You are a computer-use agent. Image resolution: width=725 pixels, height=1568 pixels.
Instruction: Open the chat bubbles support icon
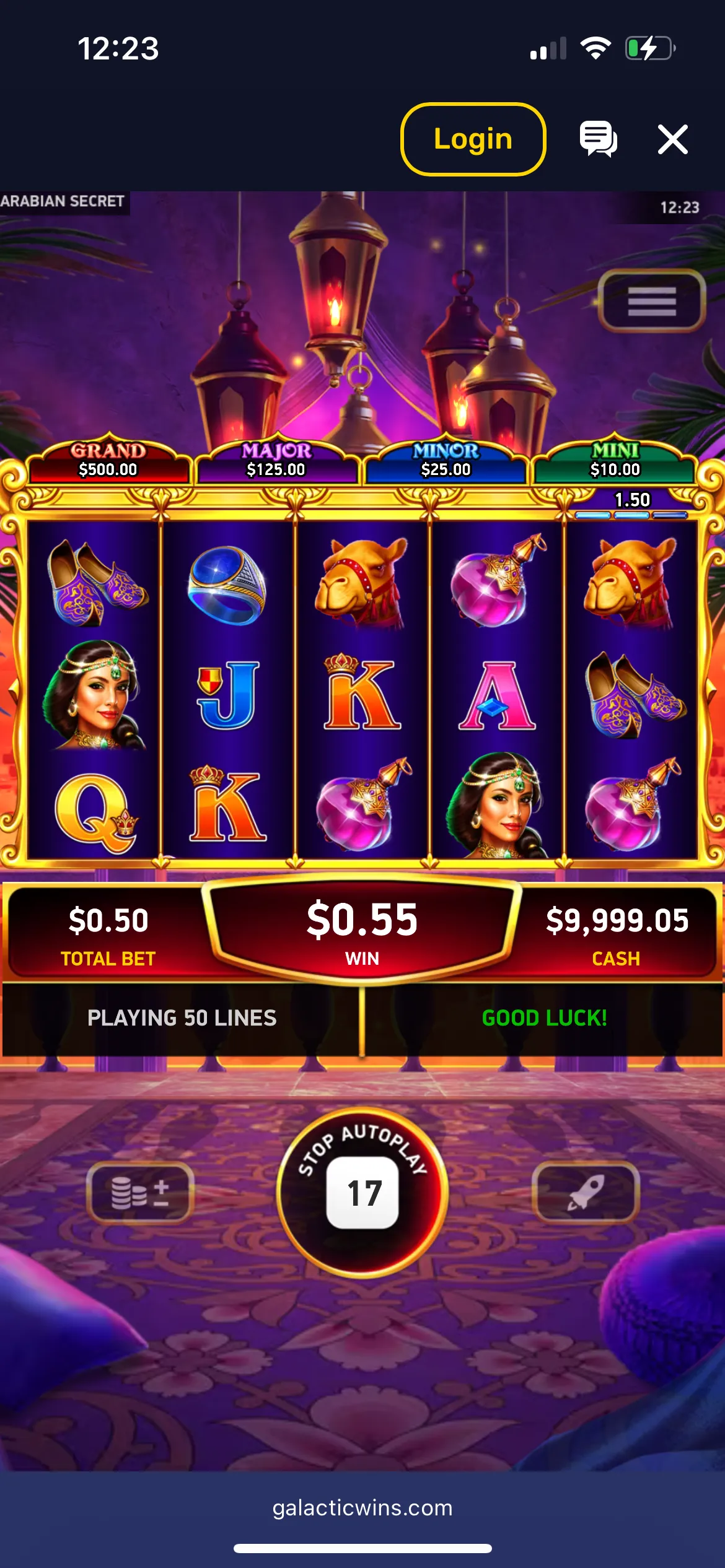click(597, 139)
